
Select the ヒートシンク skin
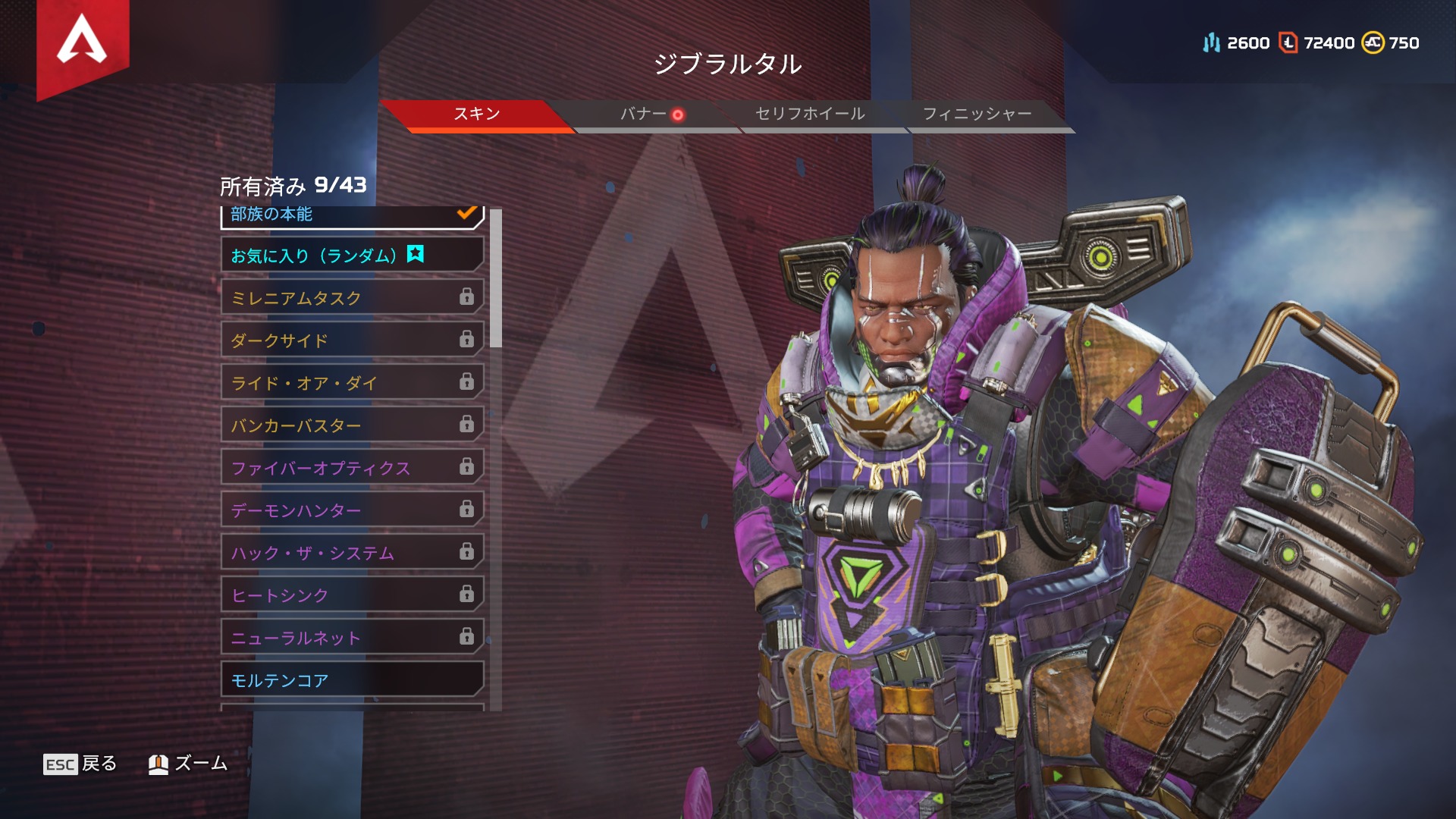[352, 595]
